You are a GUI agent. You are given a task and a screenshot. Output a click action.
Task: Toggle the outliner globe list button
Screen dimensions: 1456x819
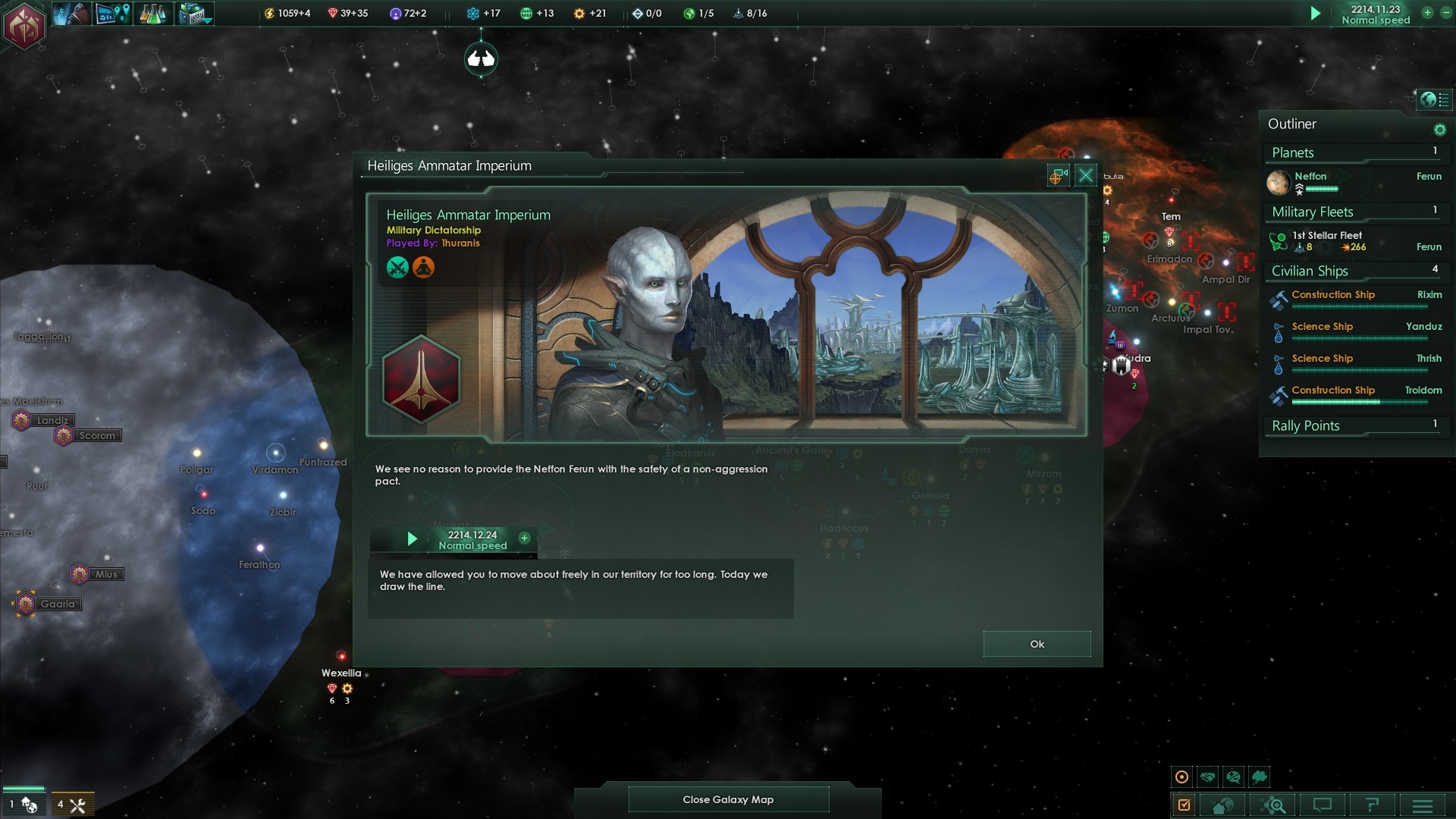pyautogui.click(x=1434, y=99)
